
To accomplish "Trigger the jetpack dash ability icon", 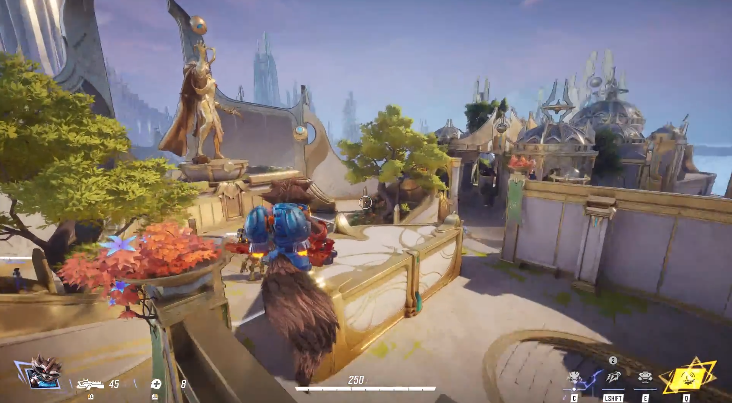I will pyautogui.click(x=611, y=378).
